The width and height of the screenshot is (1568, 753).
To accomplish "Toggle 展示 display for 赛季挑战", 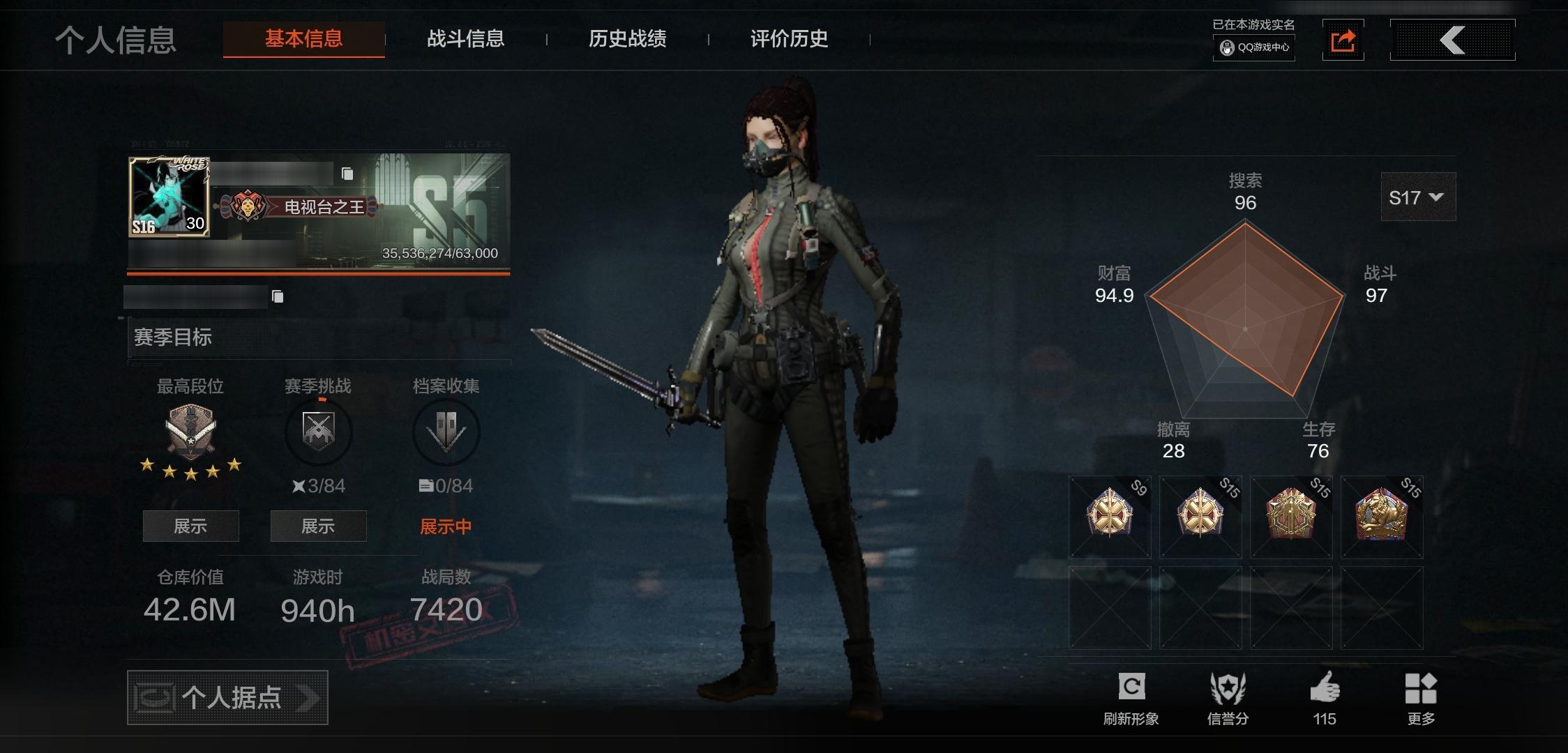I will point(318,526).
